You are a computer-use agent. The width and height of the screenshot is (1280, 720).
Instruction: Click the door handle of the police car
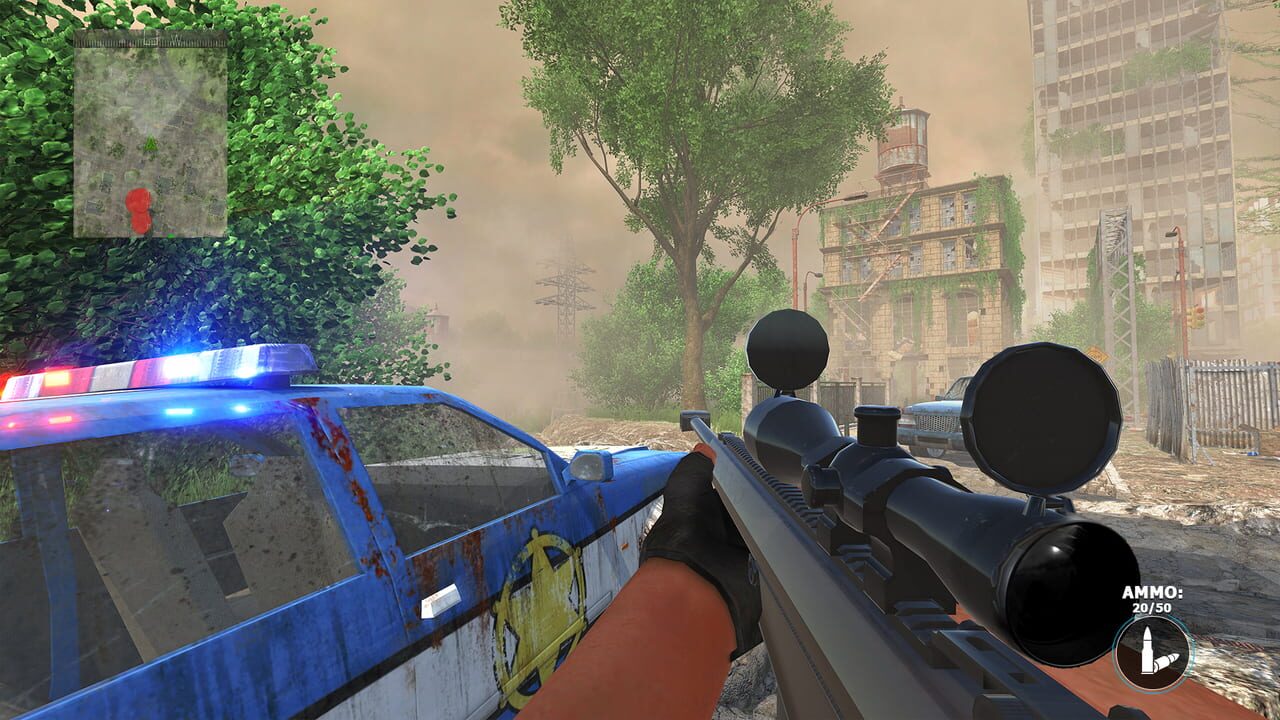pyautogui.click(x=440, y=600)
